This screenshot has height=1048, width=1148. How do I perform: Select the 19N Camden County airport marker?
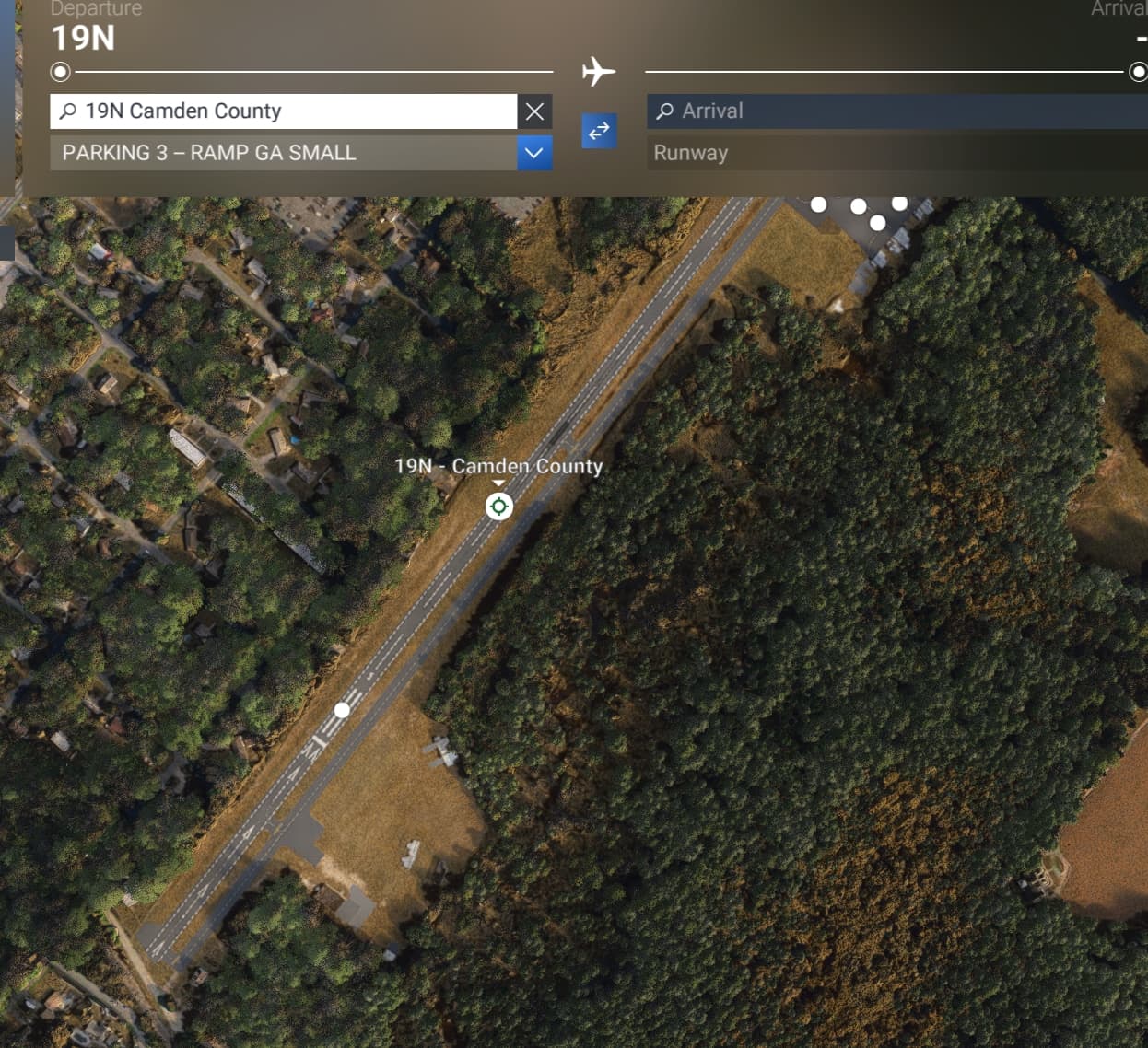498,506
